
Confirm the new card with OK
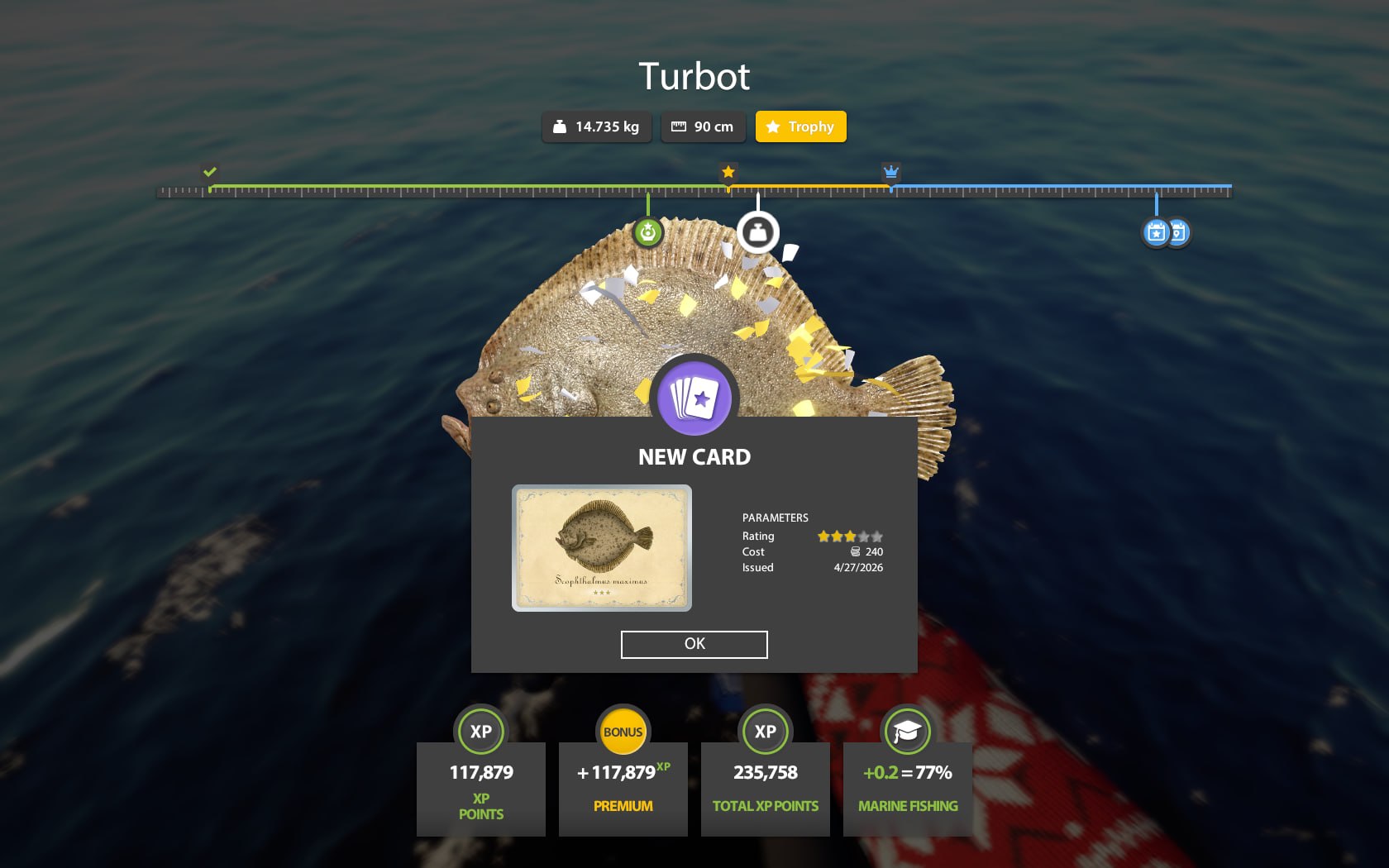pyautogui.click(x=694, y=644)
